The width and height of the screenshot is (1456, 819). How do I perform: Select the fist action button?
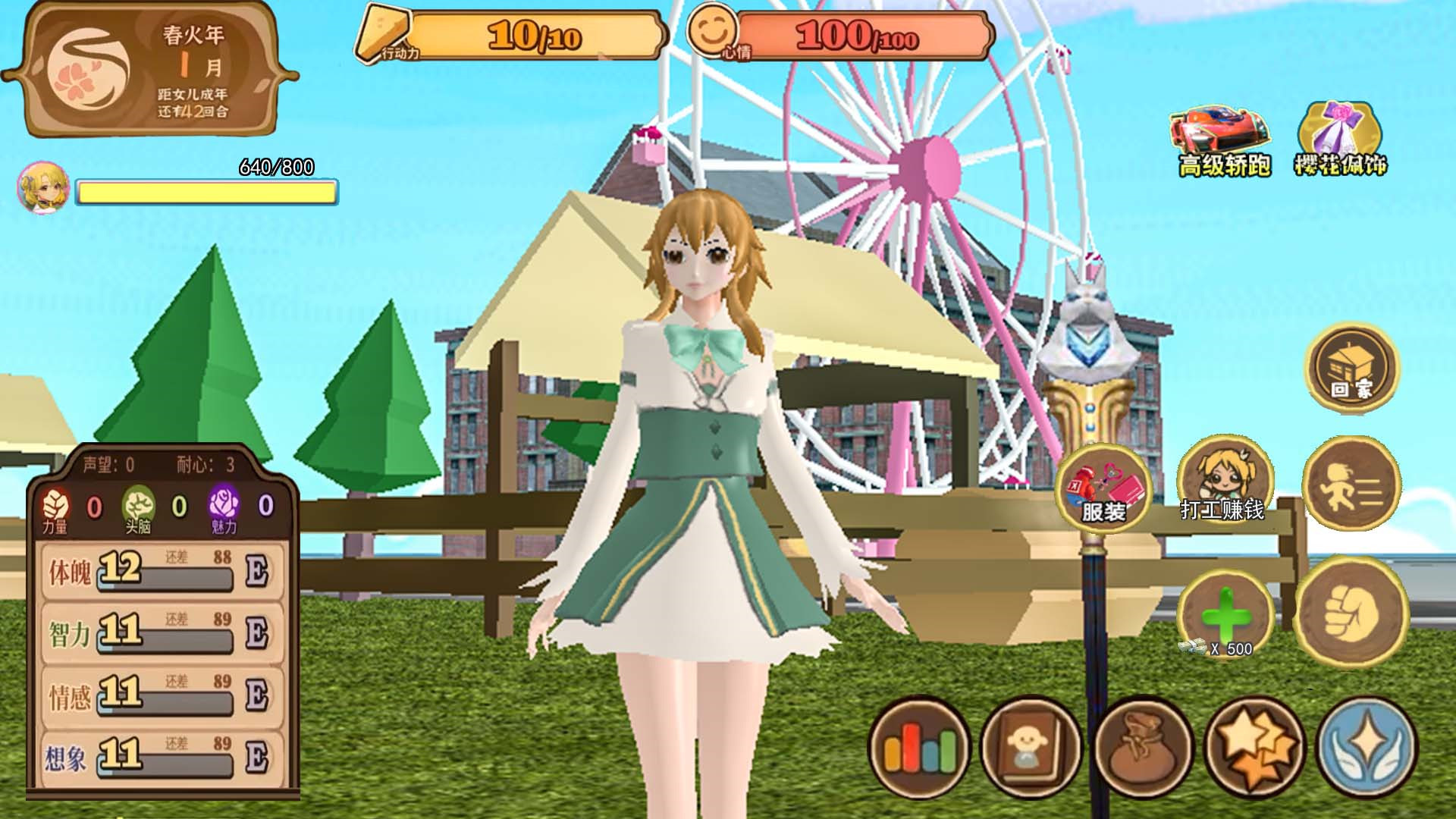pyautogui.click(x=1352, y=612)
